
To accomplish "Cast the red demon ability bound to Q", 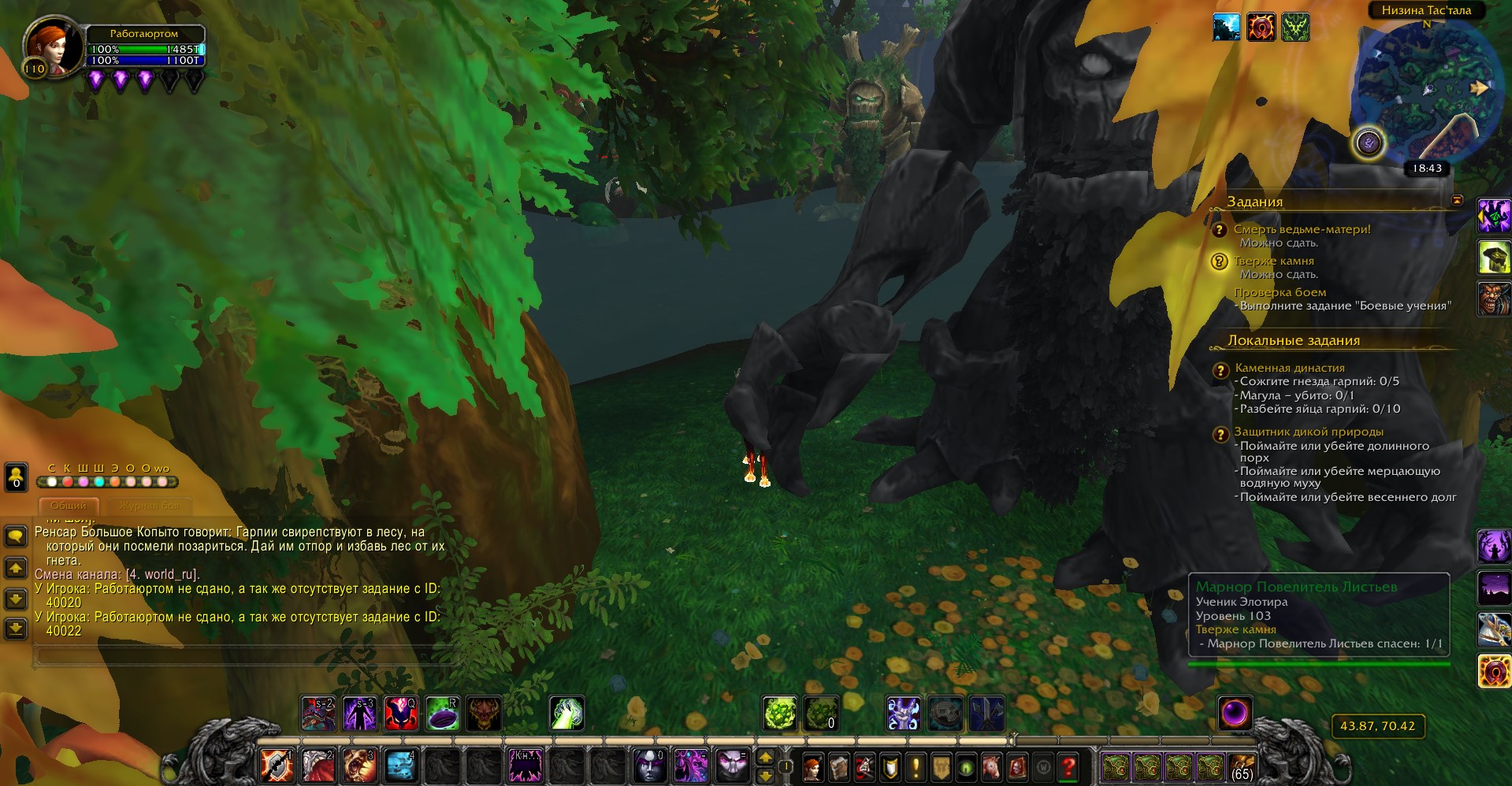I will click(401, 714).
